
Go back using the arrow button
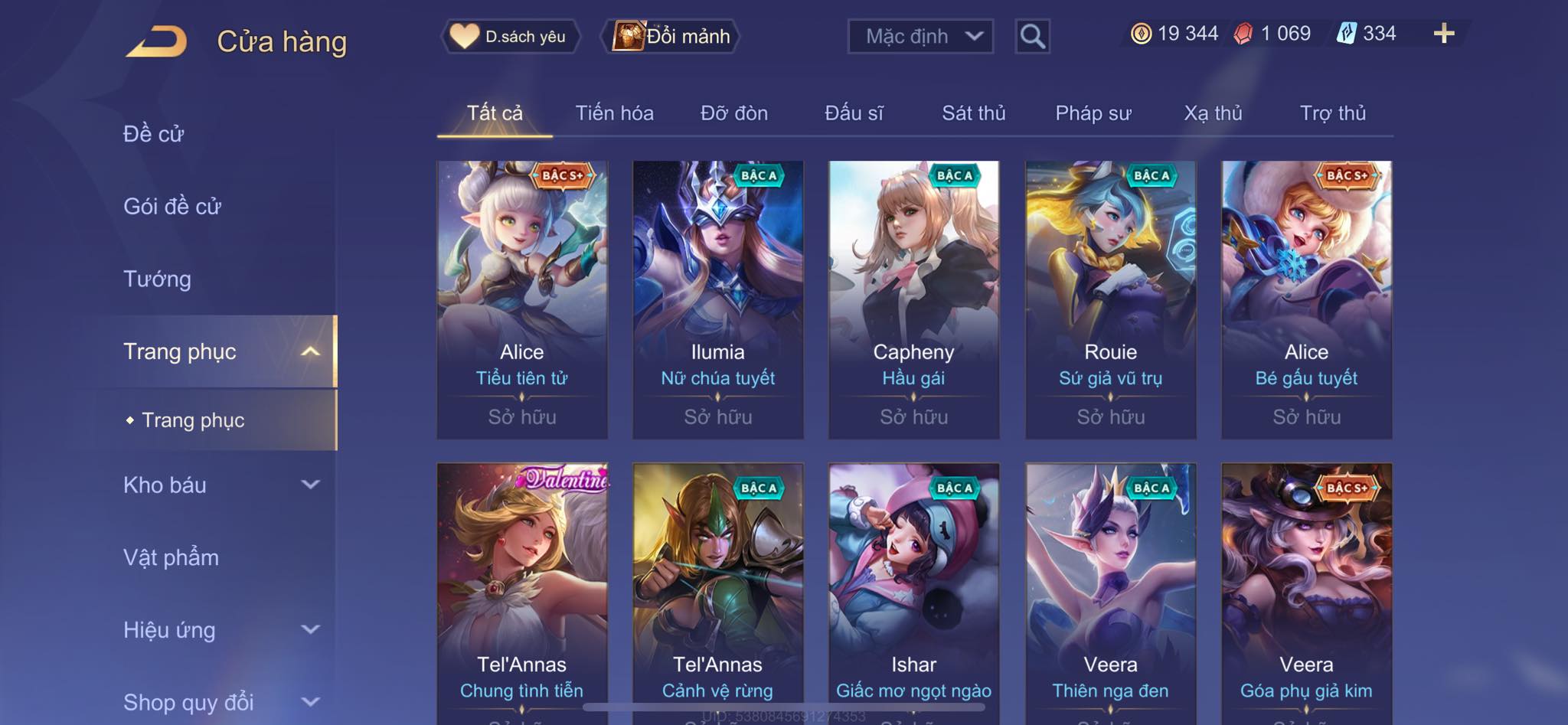(x=157, y=41)
